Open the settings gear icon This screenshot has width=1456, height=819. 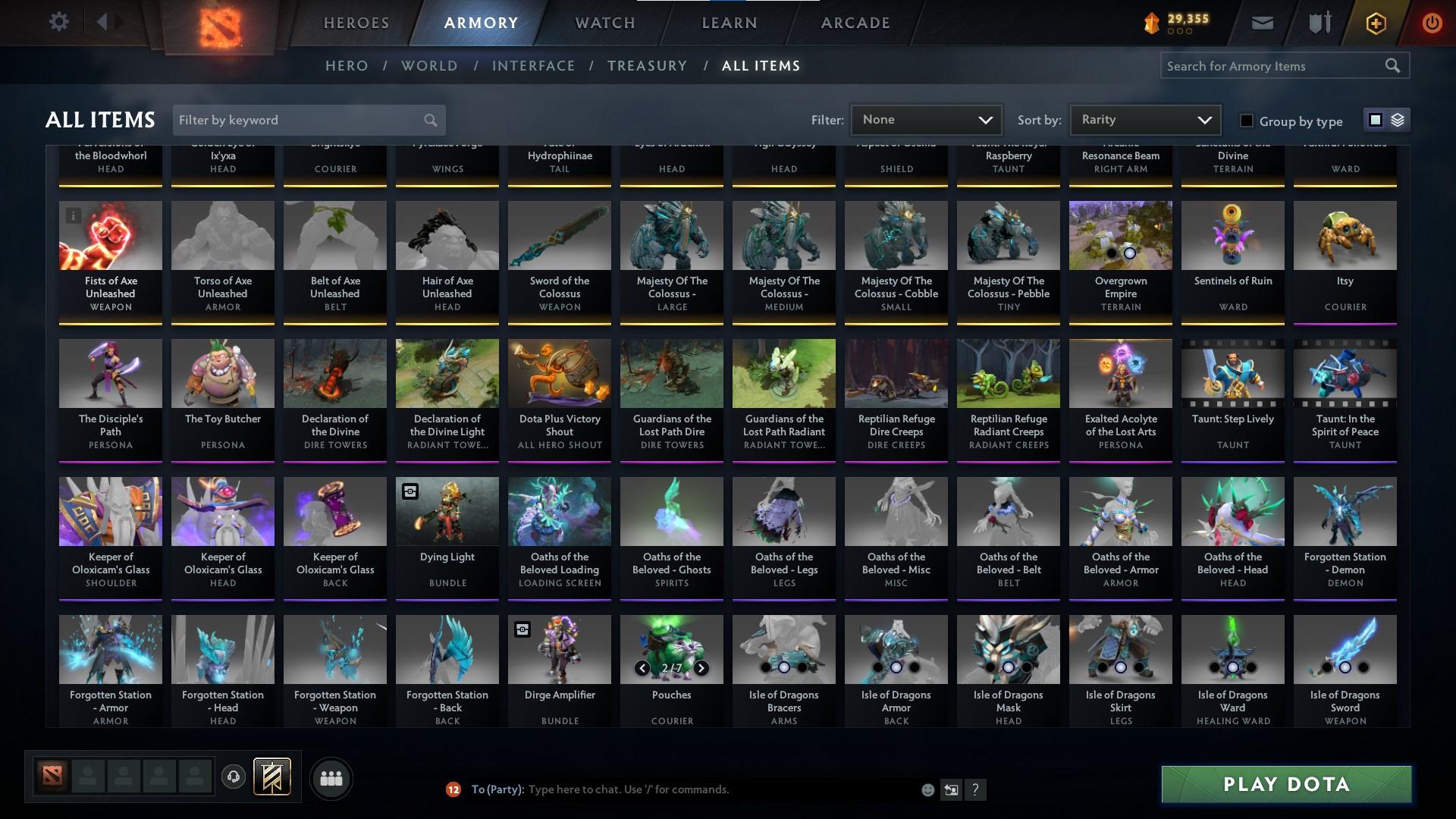[59, 22]
